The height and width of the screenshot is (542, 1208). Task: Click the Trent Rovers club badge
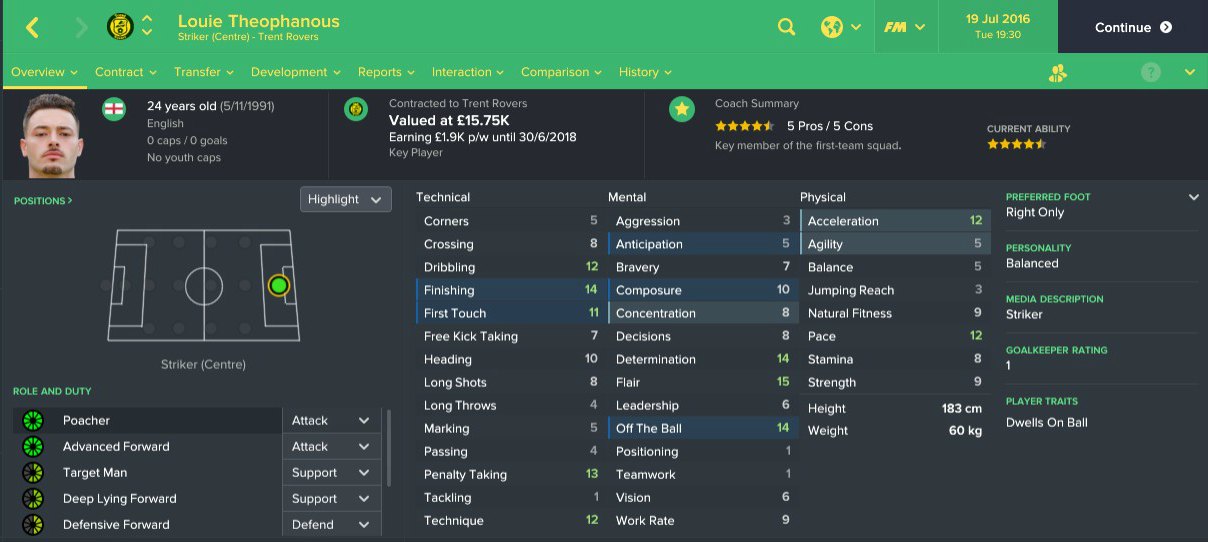coord(120,27)
